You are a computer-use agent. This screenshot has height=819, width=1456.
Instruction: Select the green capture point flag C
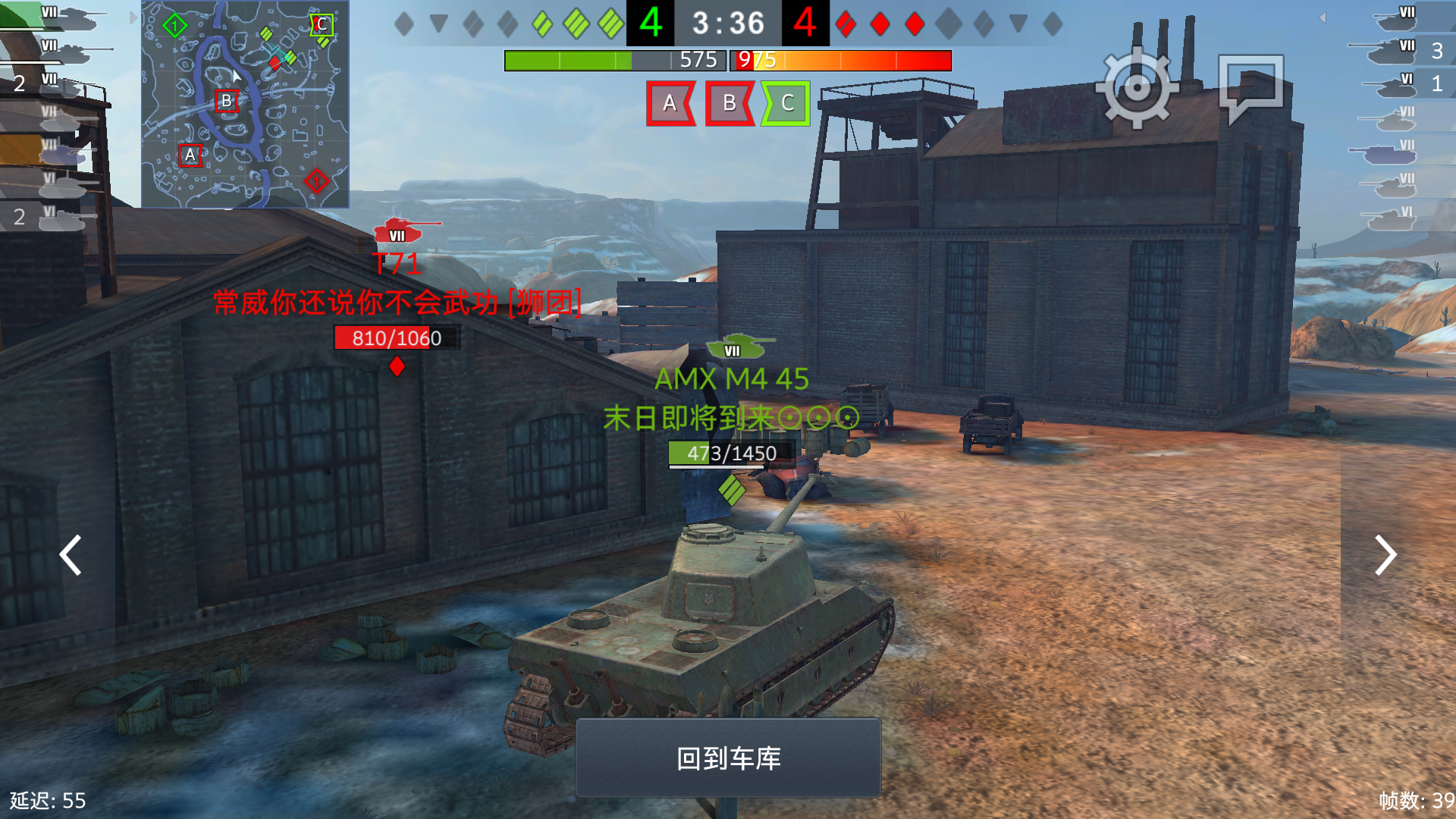(787, 104)
